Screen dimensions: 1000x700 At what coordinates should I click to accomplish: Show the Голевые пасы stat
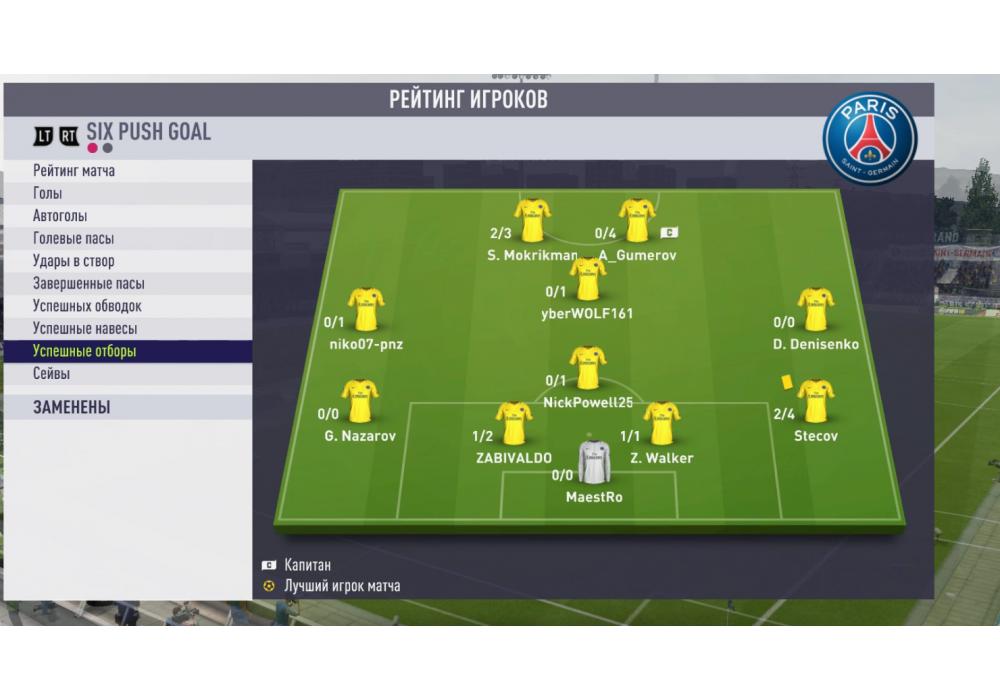coord(73,239)
